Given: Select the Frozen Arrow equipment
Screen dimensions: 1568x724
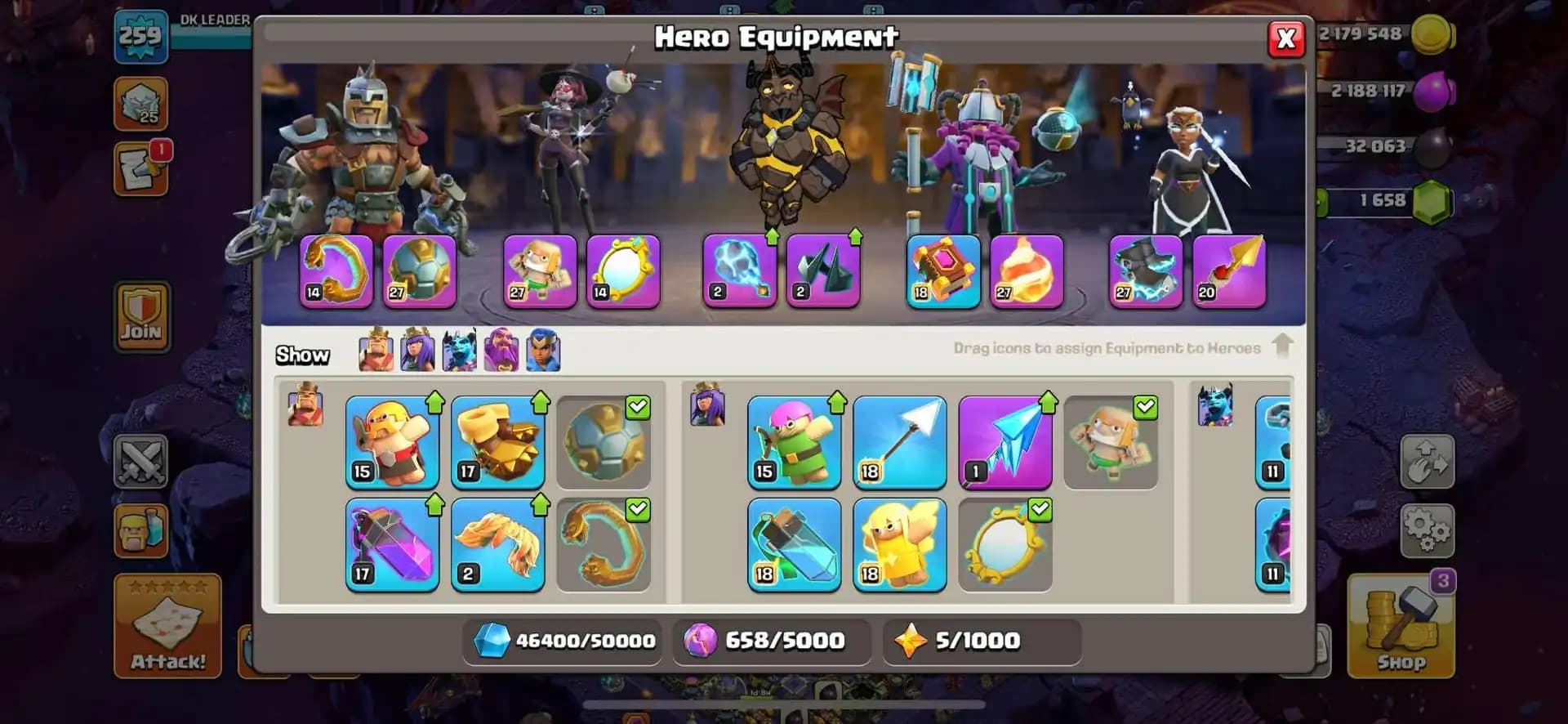Looking at the screenshot, I should pyautogui.click(x=1004, y=441).
